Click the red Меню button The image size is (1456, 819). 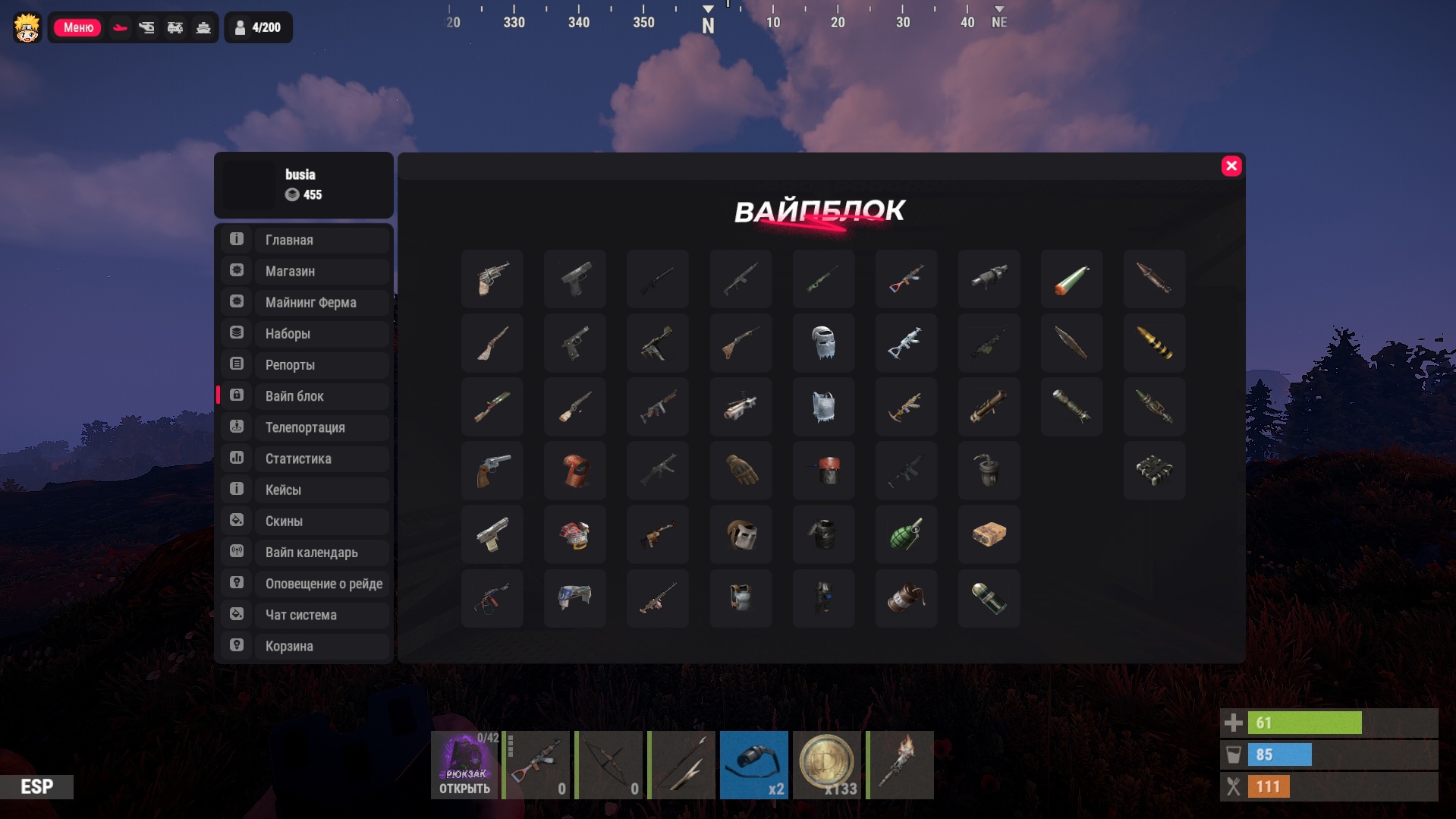point(77,27)
